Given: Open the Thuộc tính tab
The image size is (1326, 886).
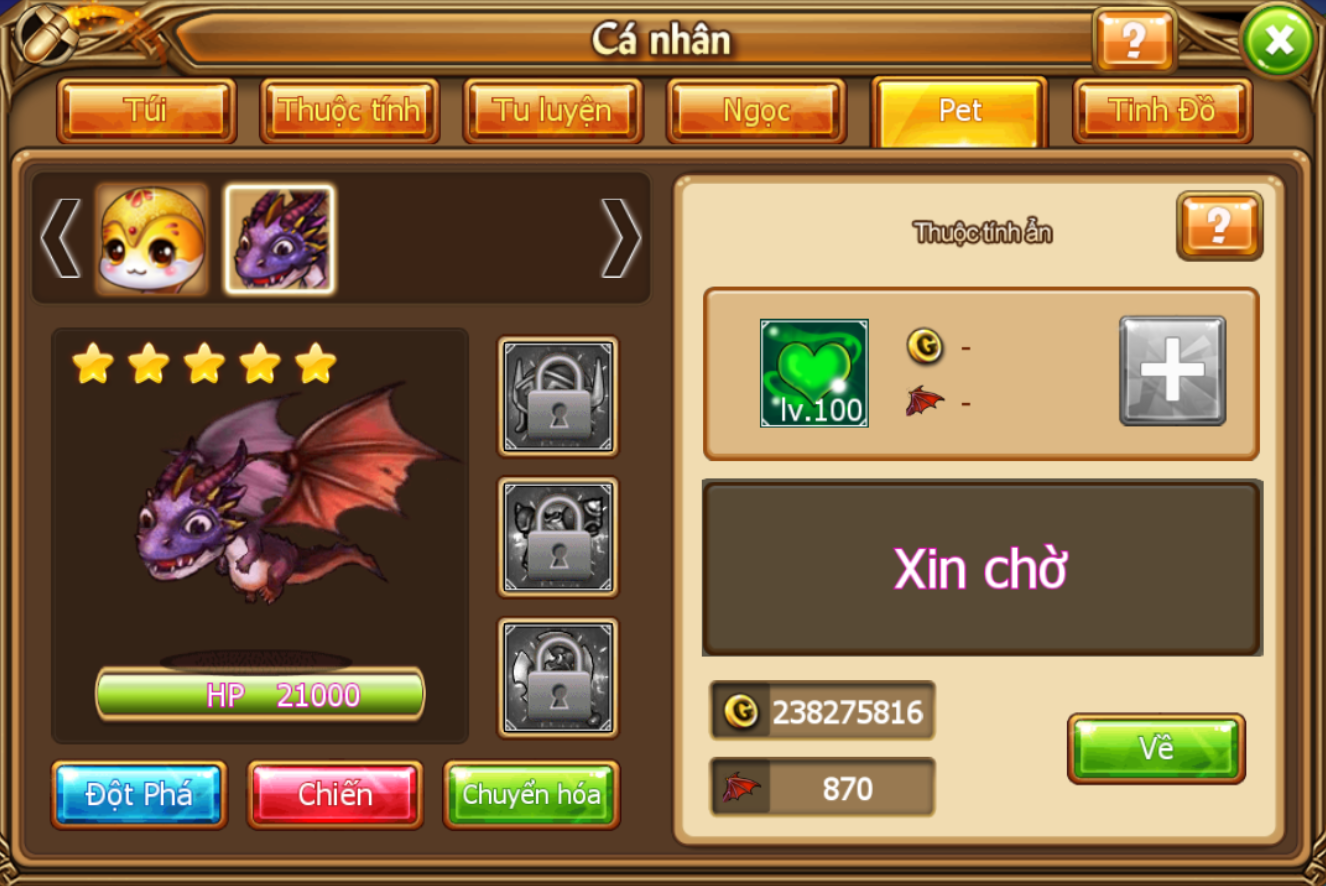Looking at the screenshot, I should 349,110.
